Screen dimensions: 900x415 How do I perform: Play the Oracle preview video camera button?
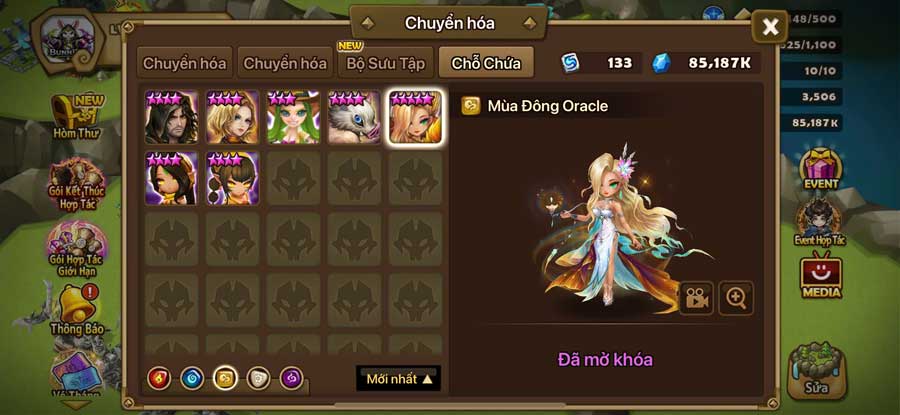pyautogui.click(x=697, y=298)
